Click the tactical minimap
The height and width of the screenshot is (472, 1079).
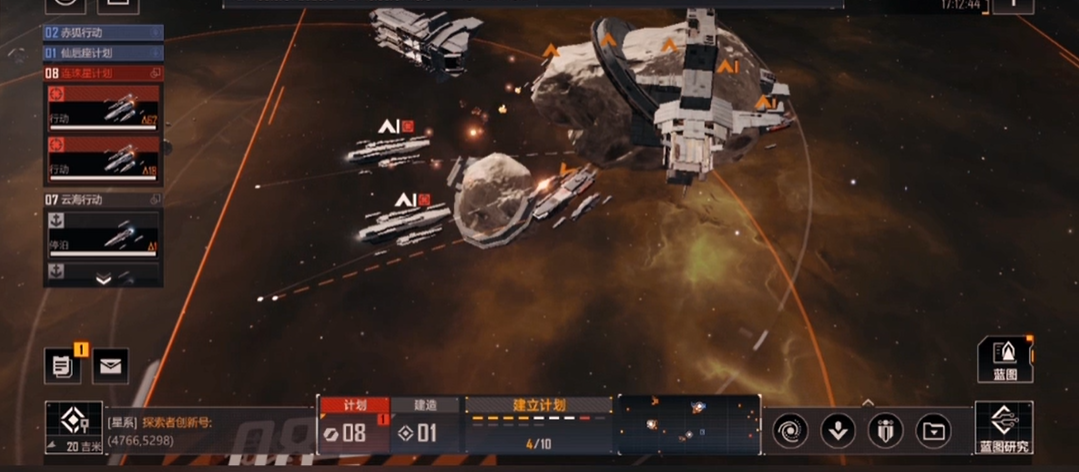pyautogui.click(x=688, y=423)
